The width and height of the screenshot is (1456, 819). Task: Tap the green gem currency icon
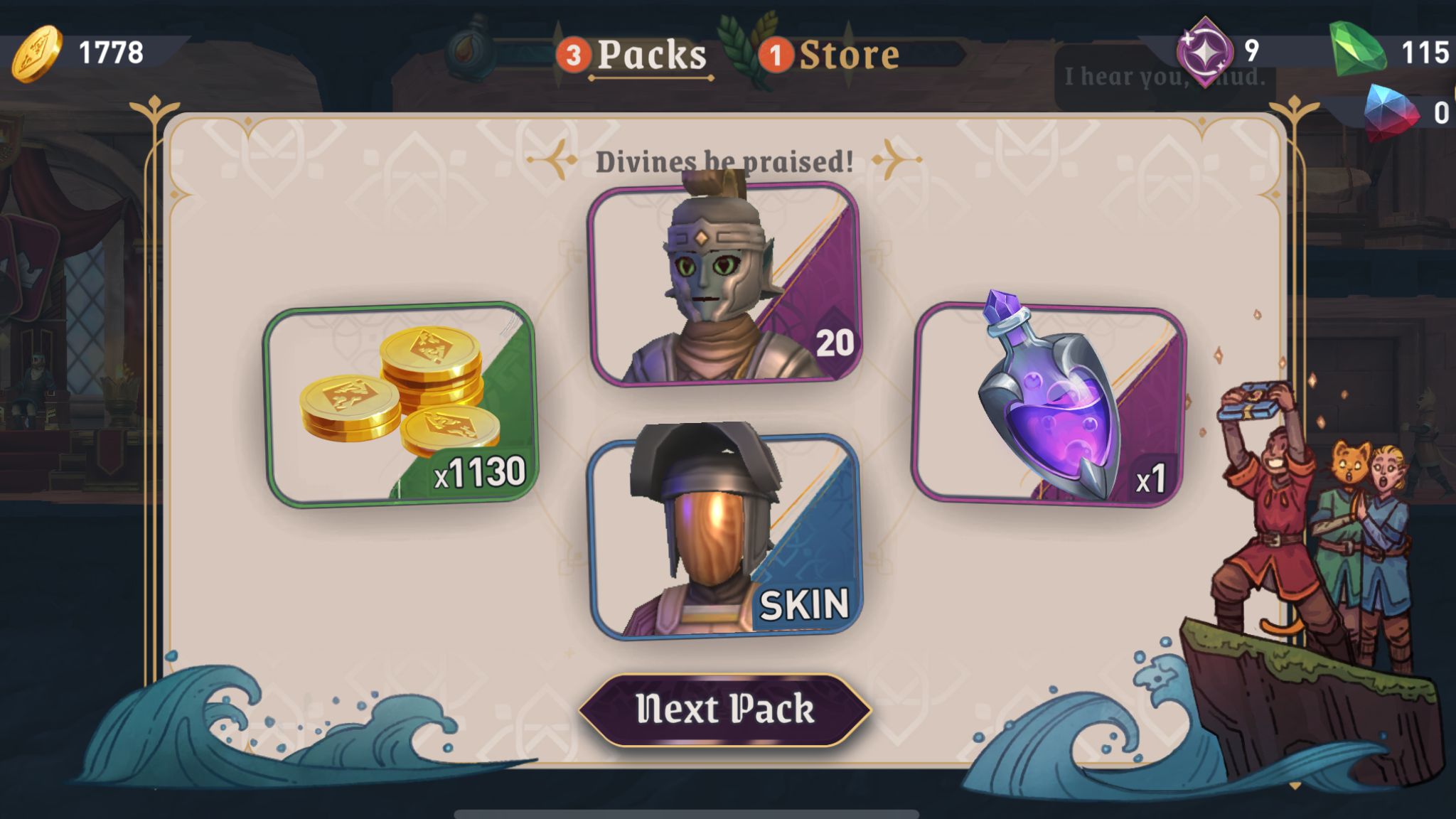tap(1357, 50)
